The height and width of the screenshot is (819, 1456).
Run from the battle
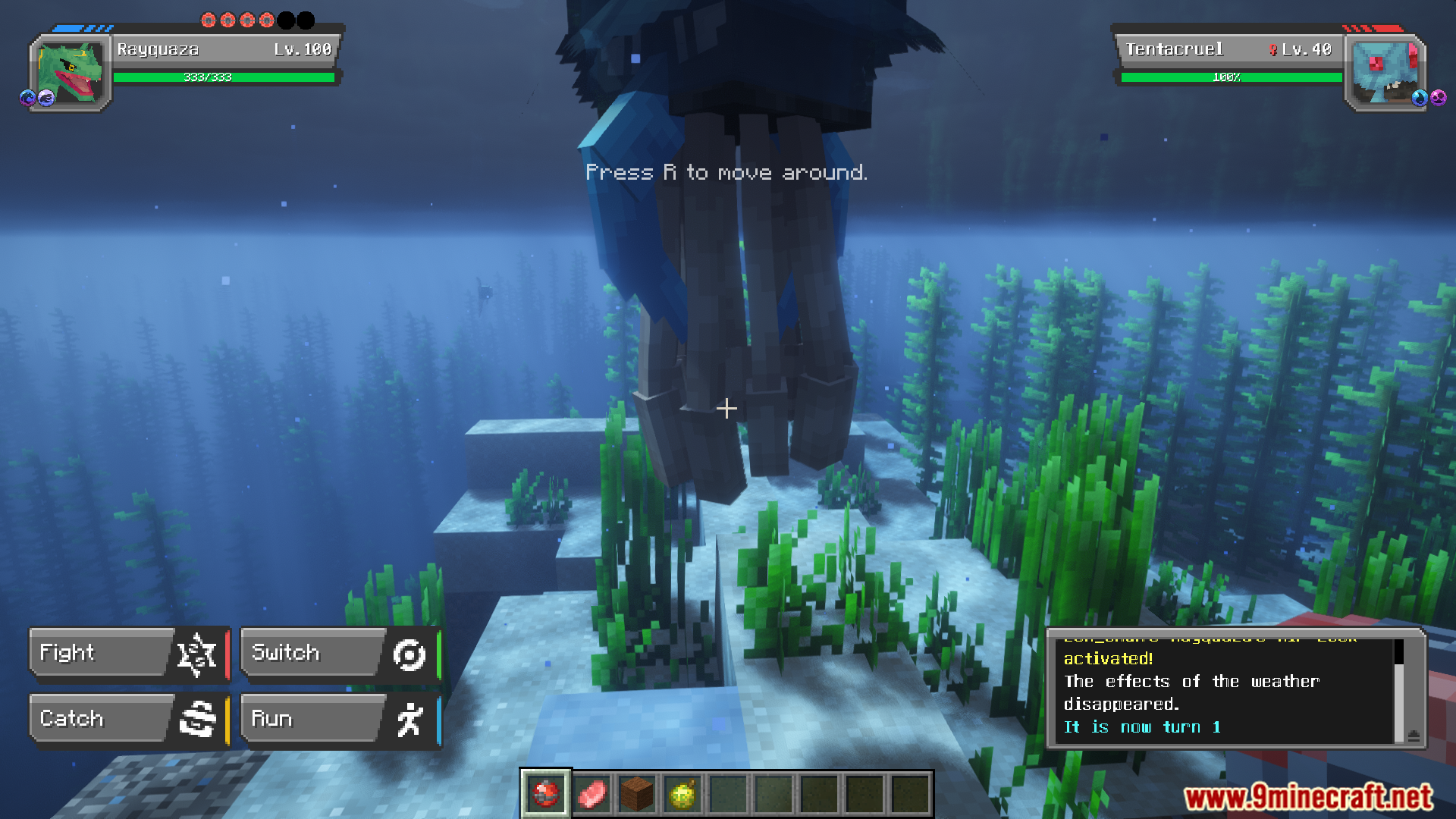(339, 718)
